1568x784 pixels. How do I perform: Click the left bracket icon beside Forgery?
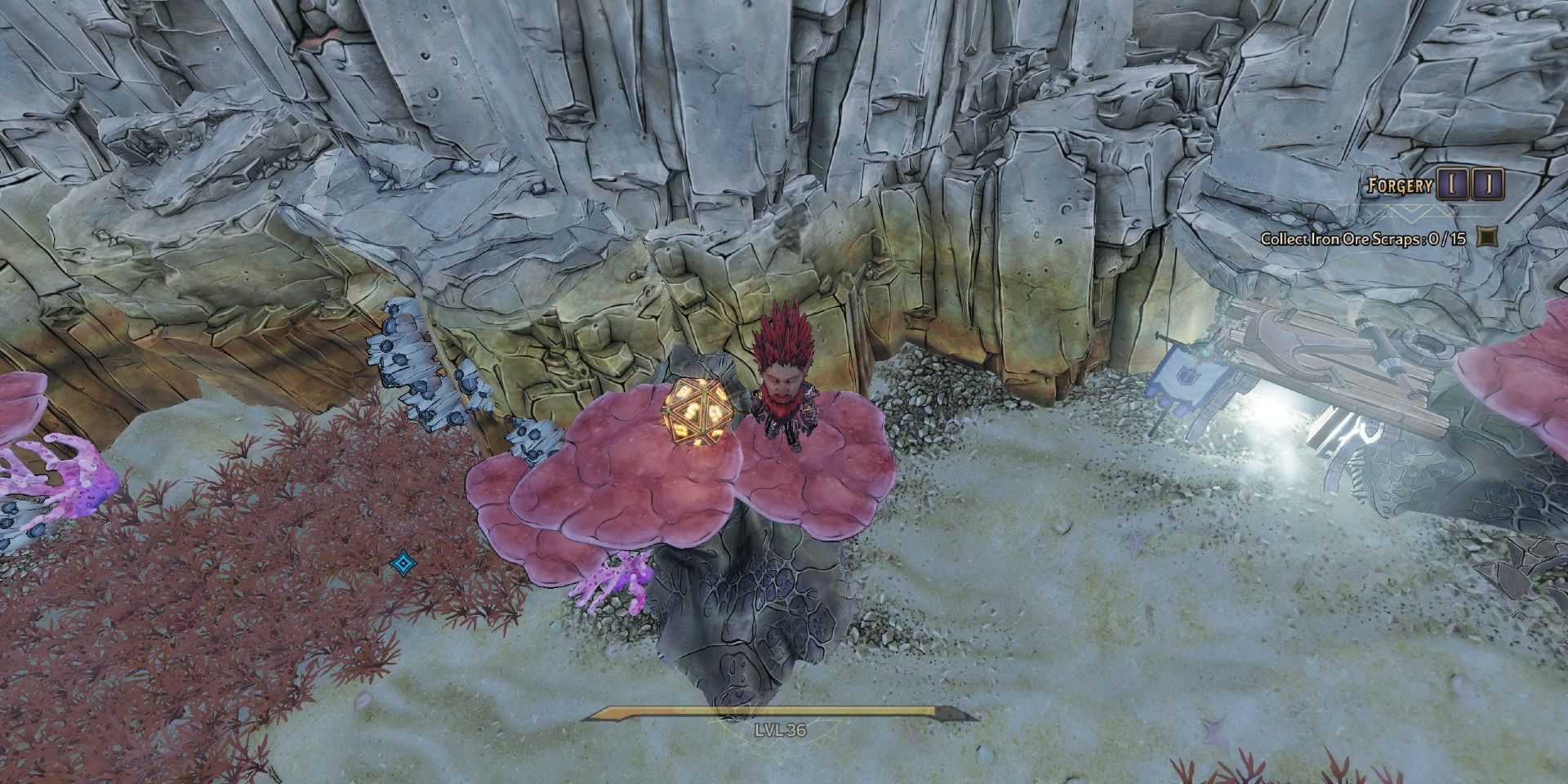pyautogui.click(x=1453, y=182)
